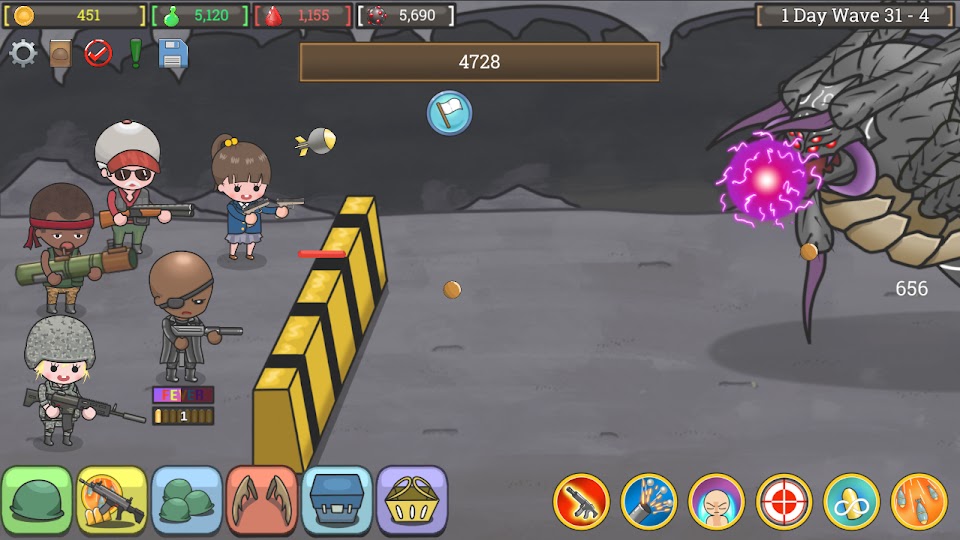
Task: Open the brown book icon
Action: click(60, 53)
